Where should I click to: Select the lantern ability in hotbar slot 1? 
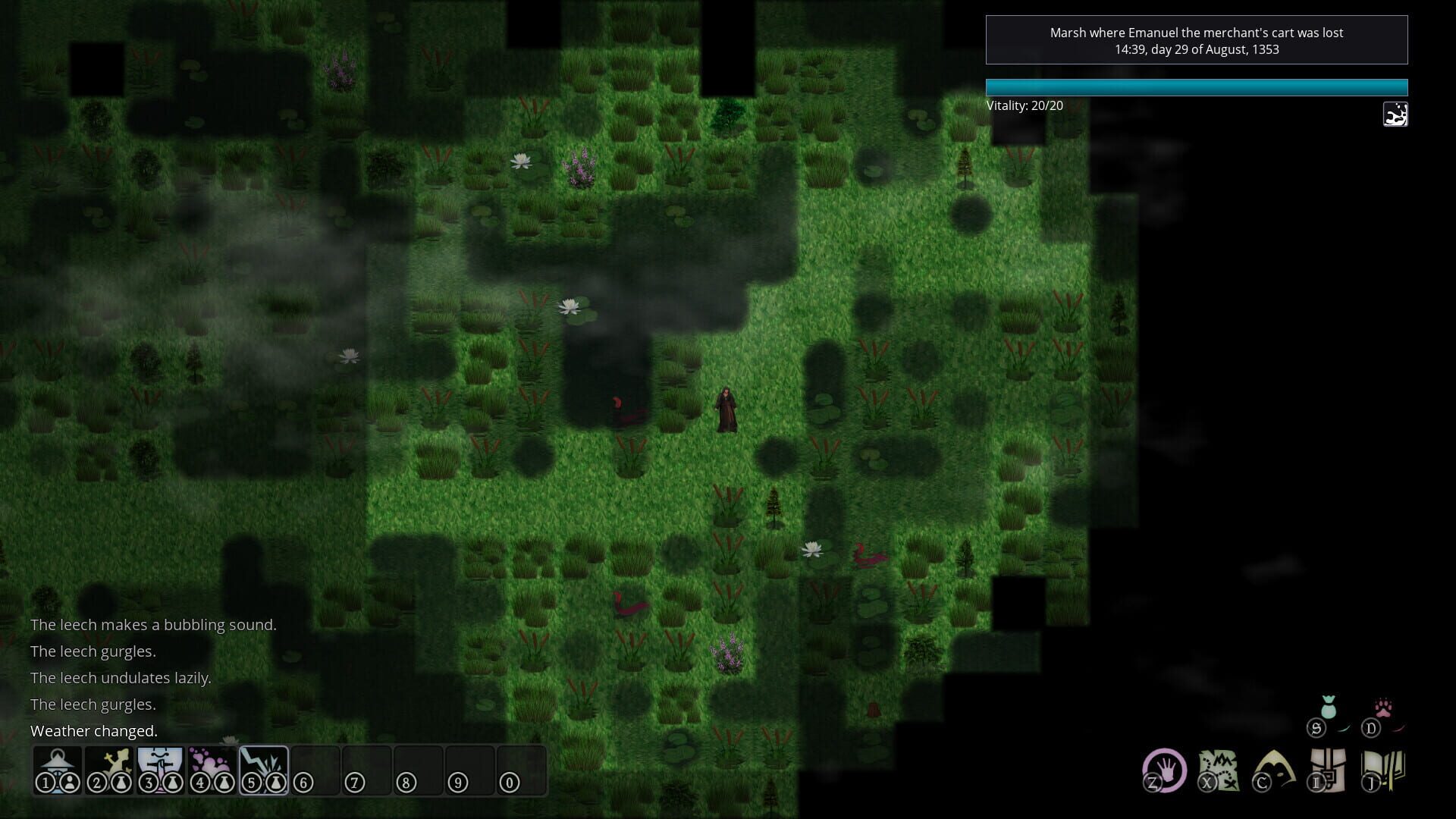coord(57,767)
